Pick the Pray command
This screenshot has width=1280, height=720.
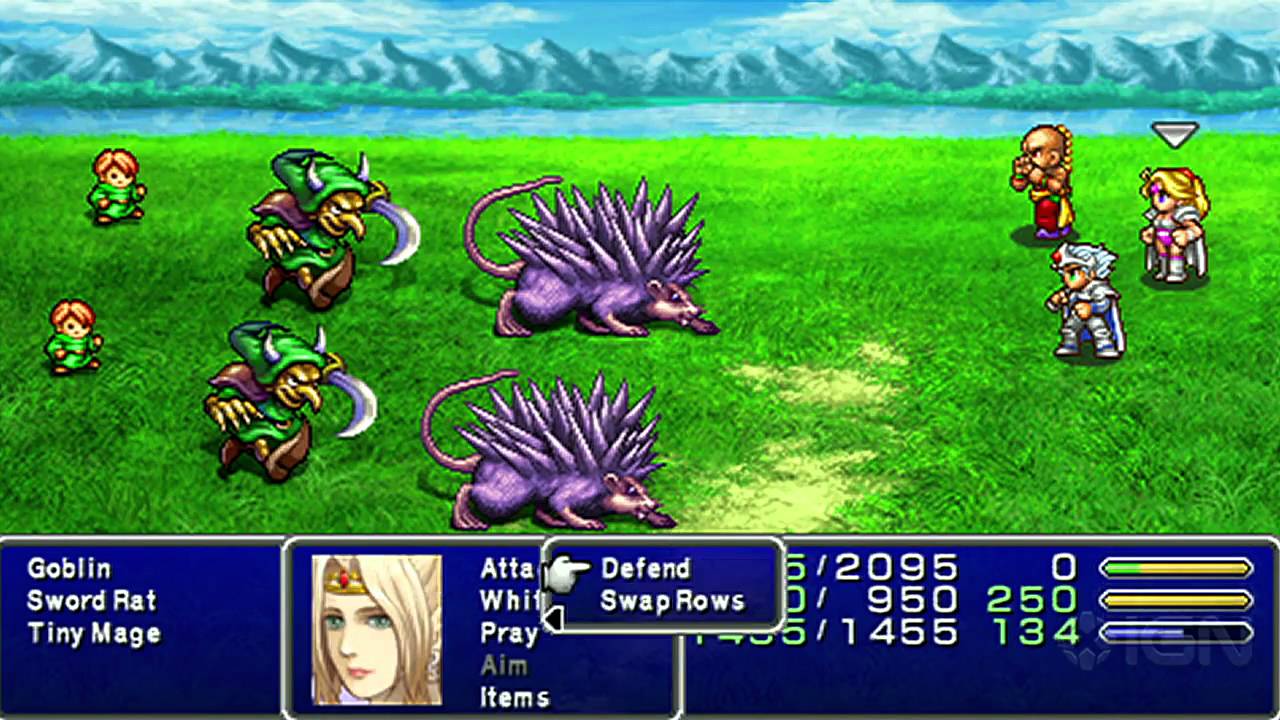(509, 633)
